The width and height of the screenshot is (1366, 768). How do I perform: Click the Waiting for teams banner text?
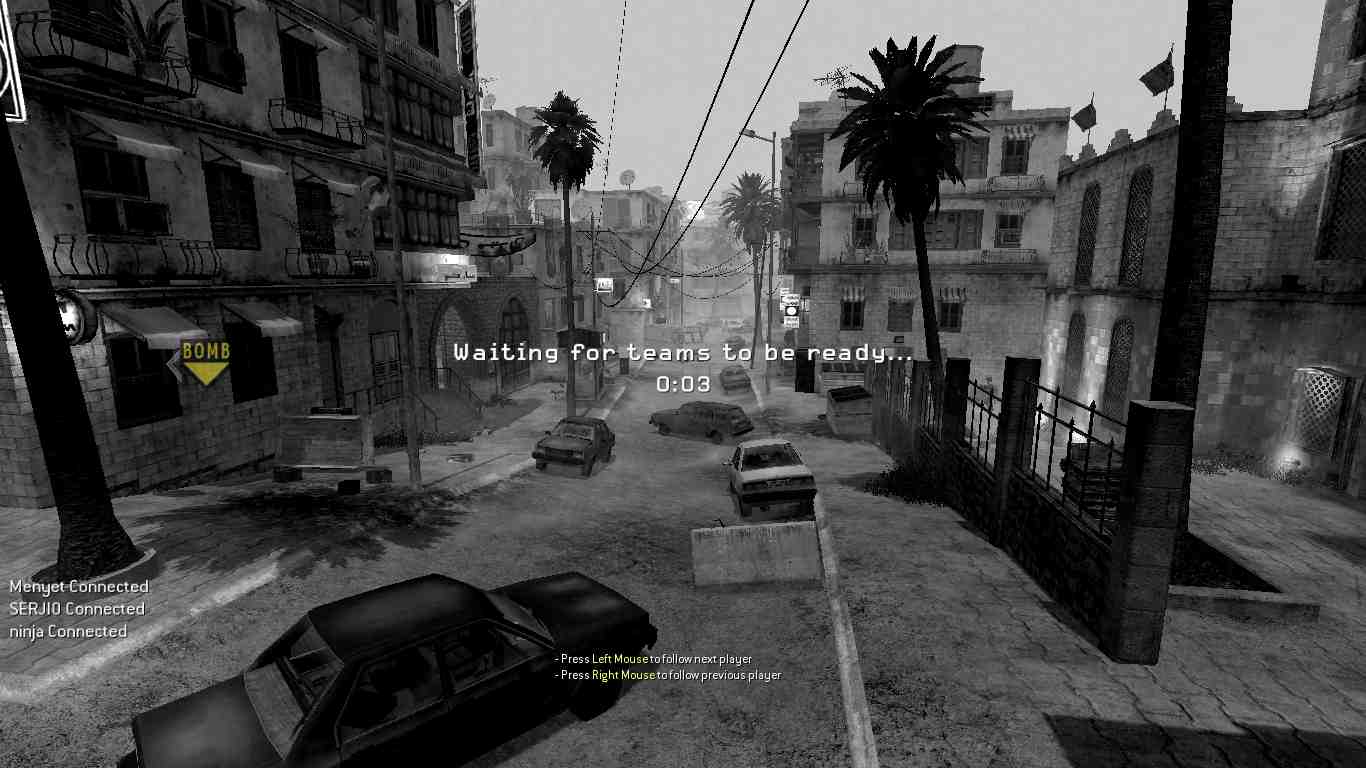pos(683,352)
